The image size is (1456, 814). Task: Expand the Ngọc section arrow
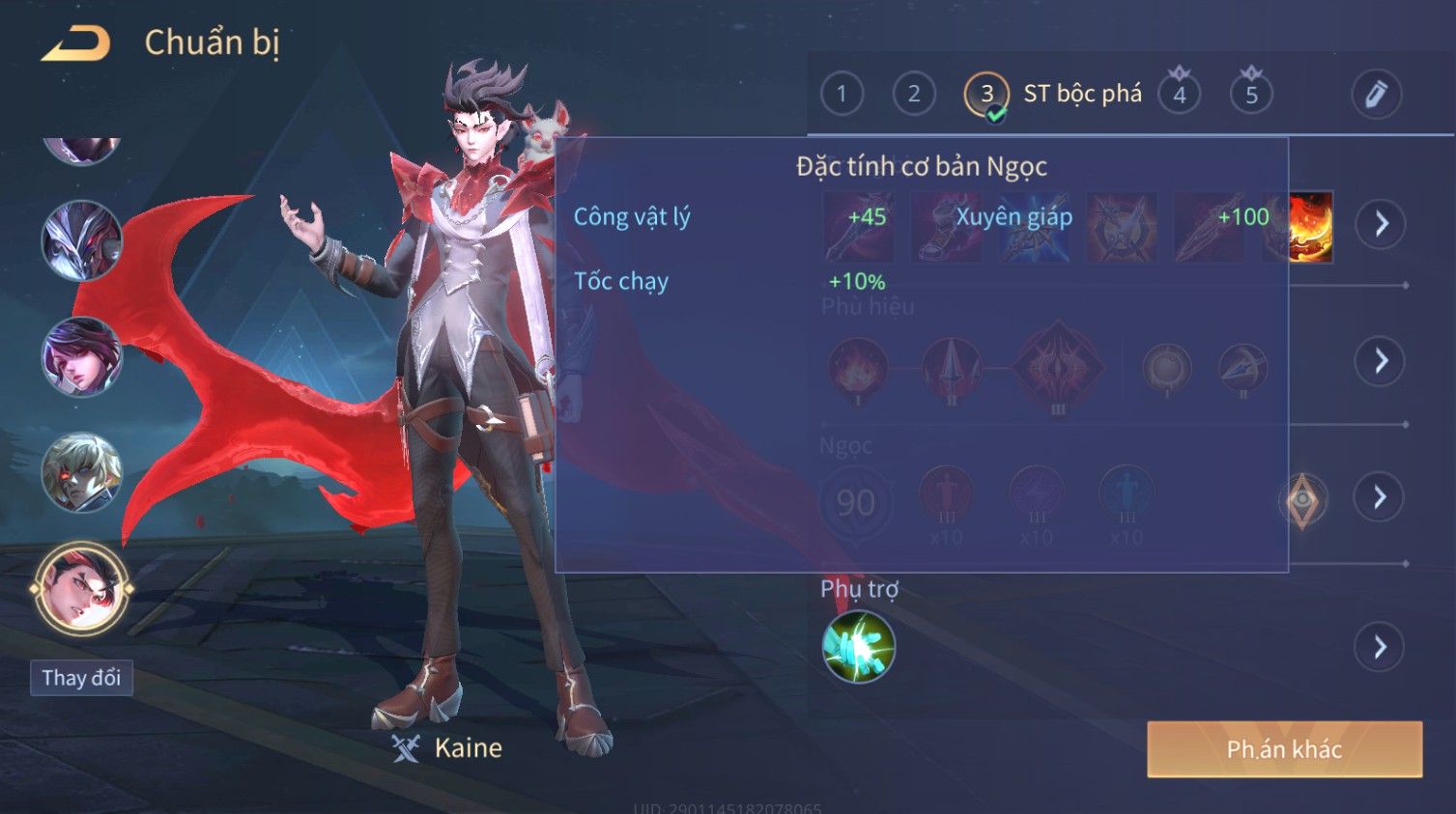[x=1380, y=497]
